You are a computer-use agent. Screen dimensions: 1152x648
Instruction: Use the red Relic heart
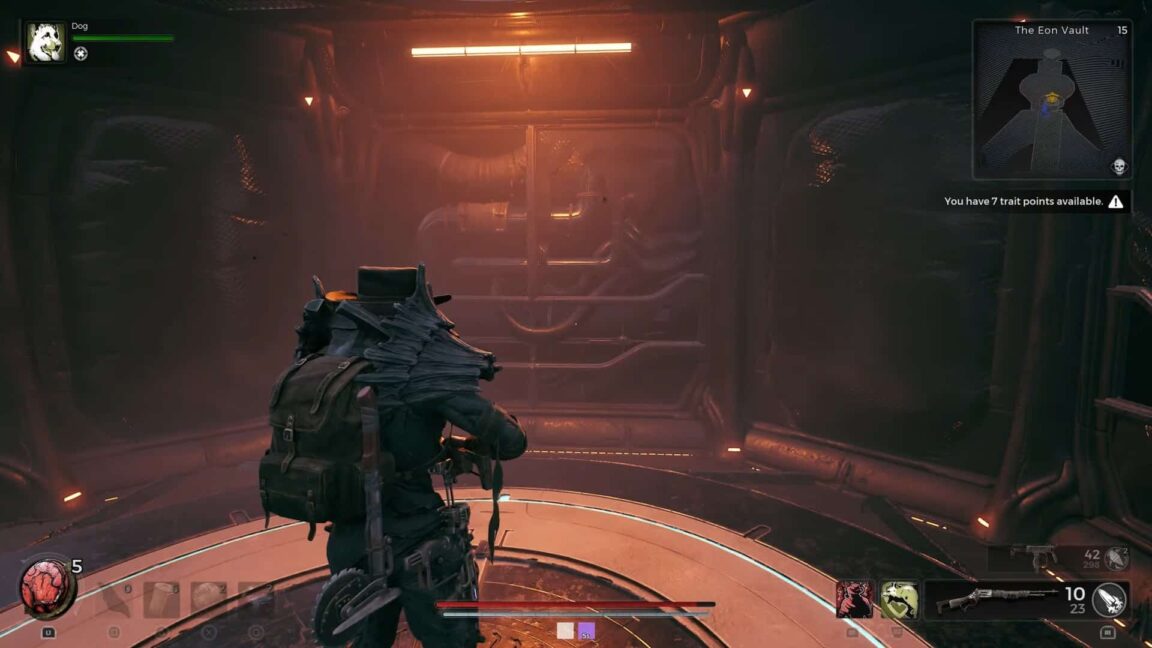tap(46, 588)
